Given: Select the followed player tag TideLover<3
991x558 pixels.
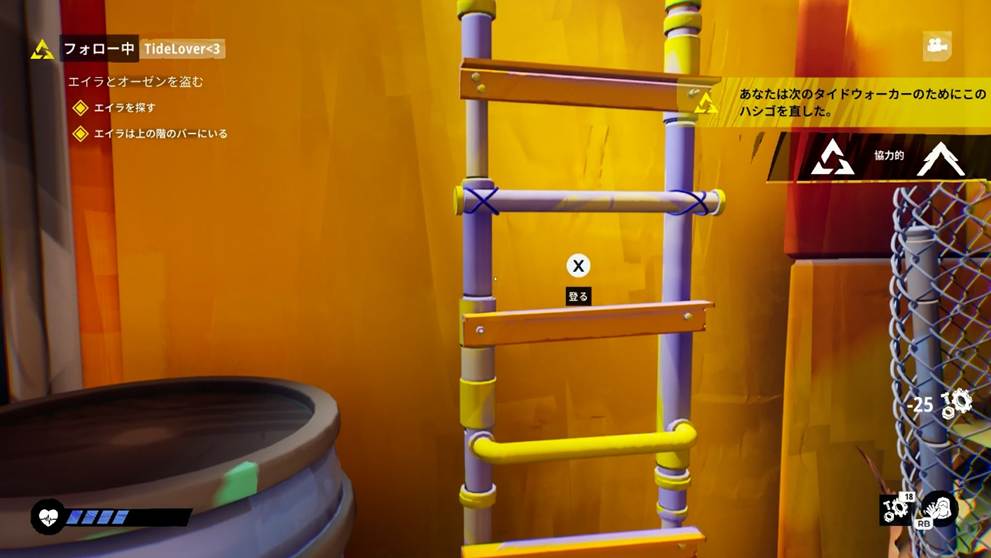Looking at the screenshot, I should pyautogui.click(x=183, y=49).
